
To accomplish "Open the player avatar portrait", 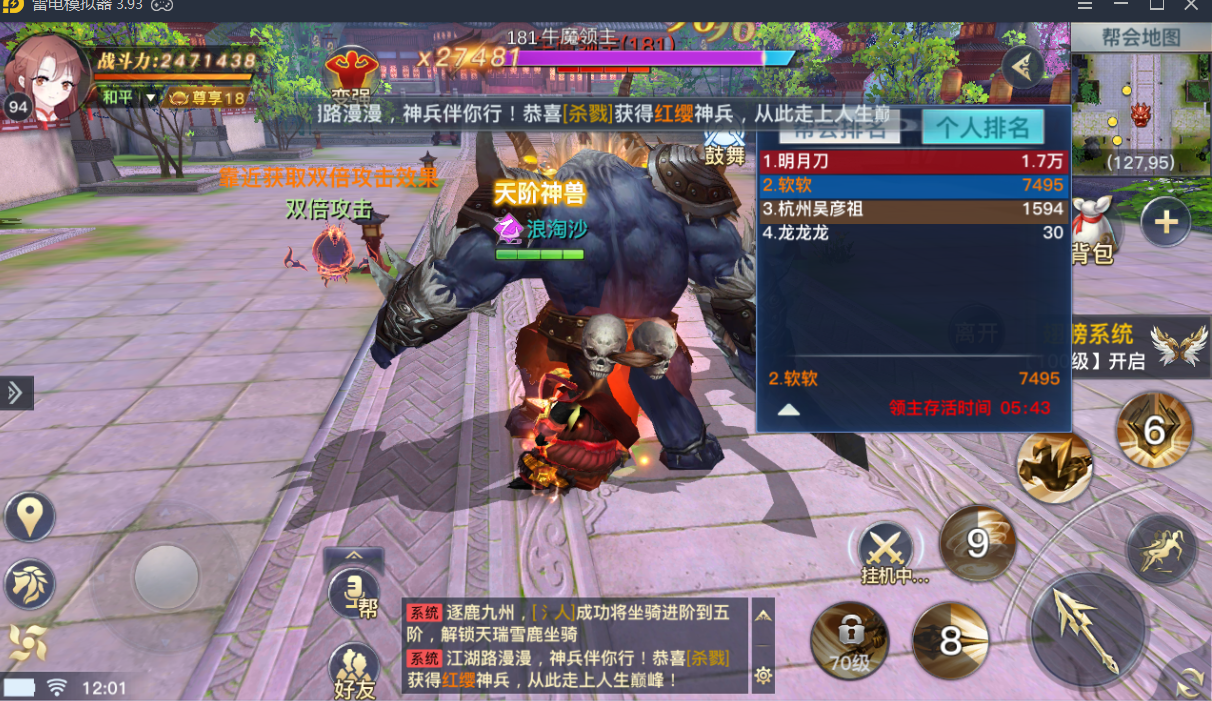I will coord(46,70).
